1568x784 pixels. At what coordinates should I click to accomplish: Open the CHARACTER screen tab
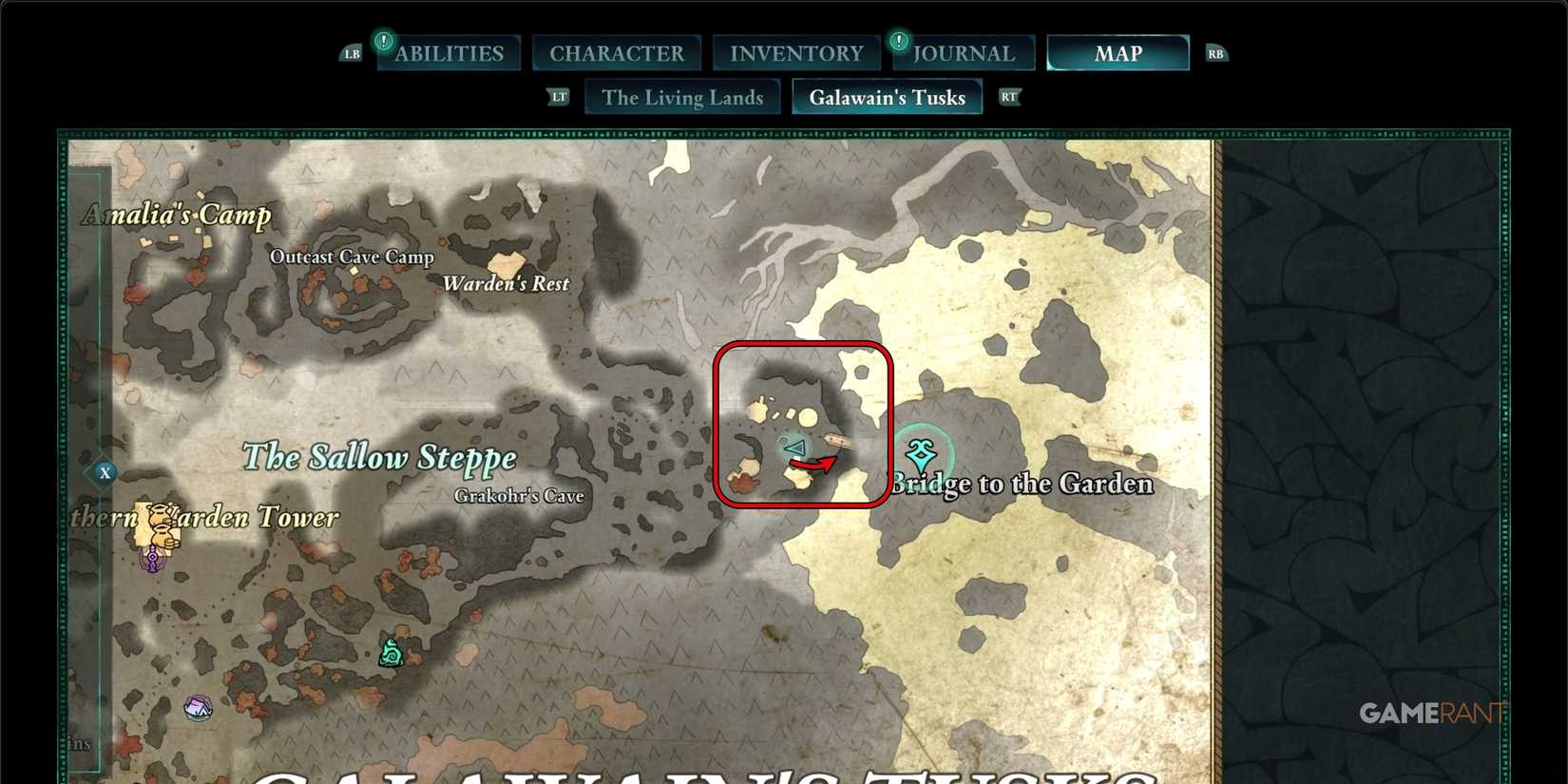[x=617, y=52]
